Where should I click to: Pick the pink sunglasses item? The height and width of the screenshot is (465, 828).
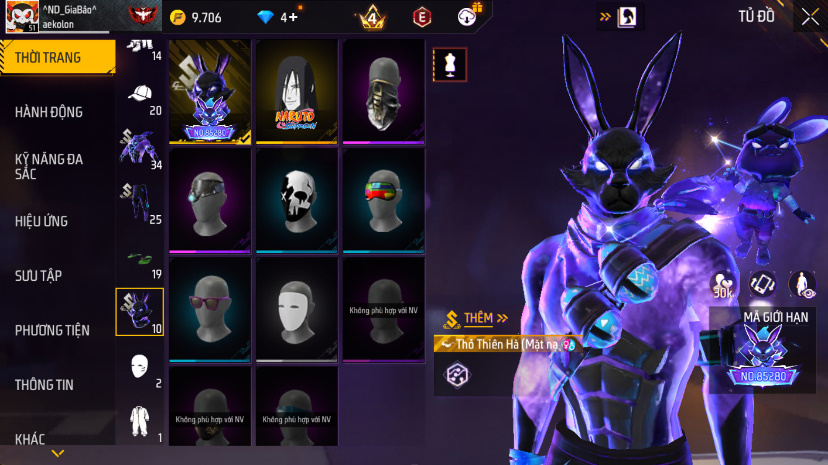pyautogui.click(x=210, y=308)
